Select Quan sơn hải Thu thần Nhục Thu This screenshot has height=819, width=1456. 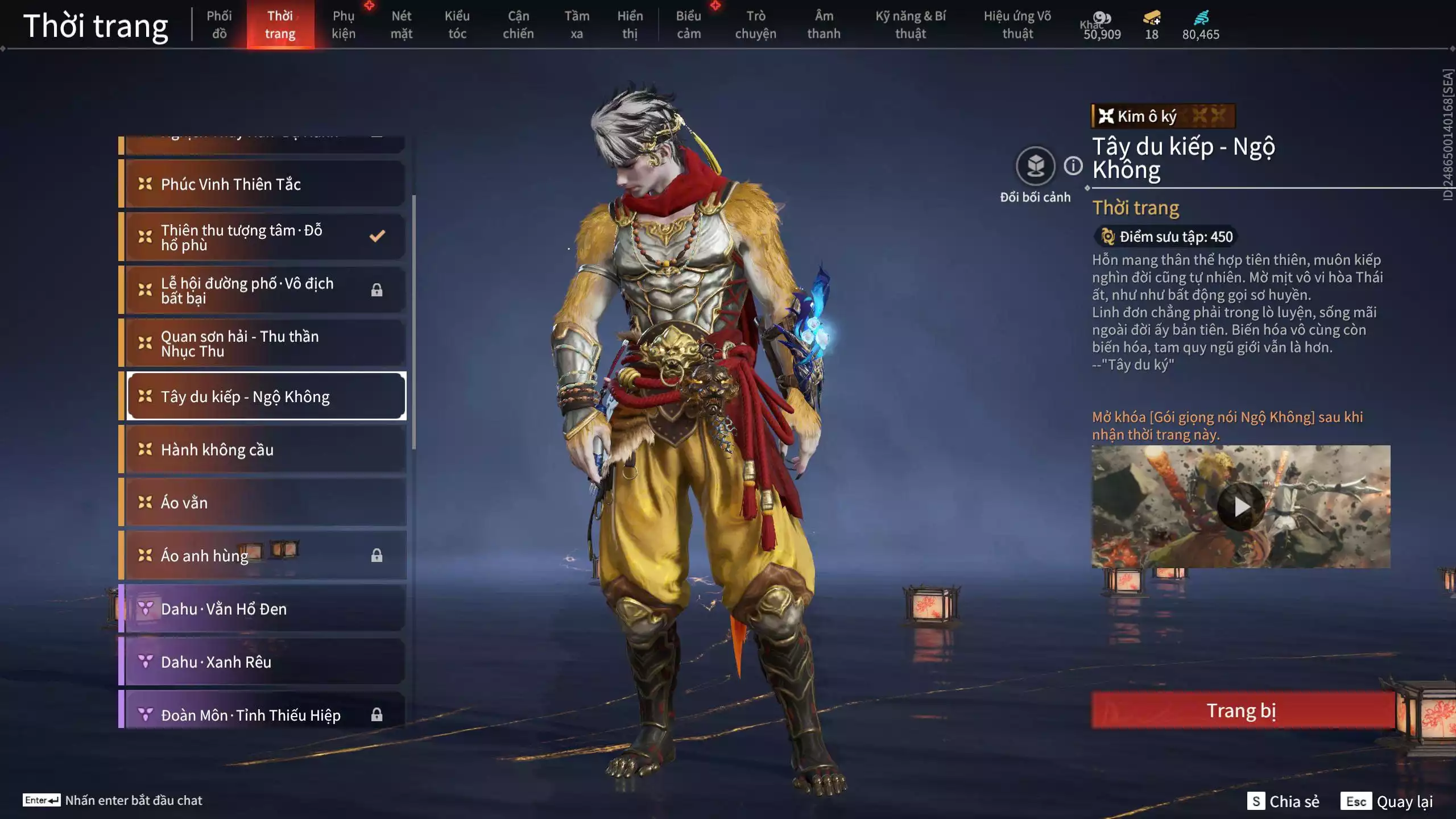(x=265, y=344)
